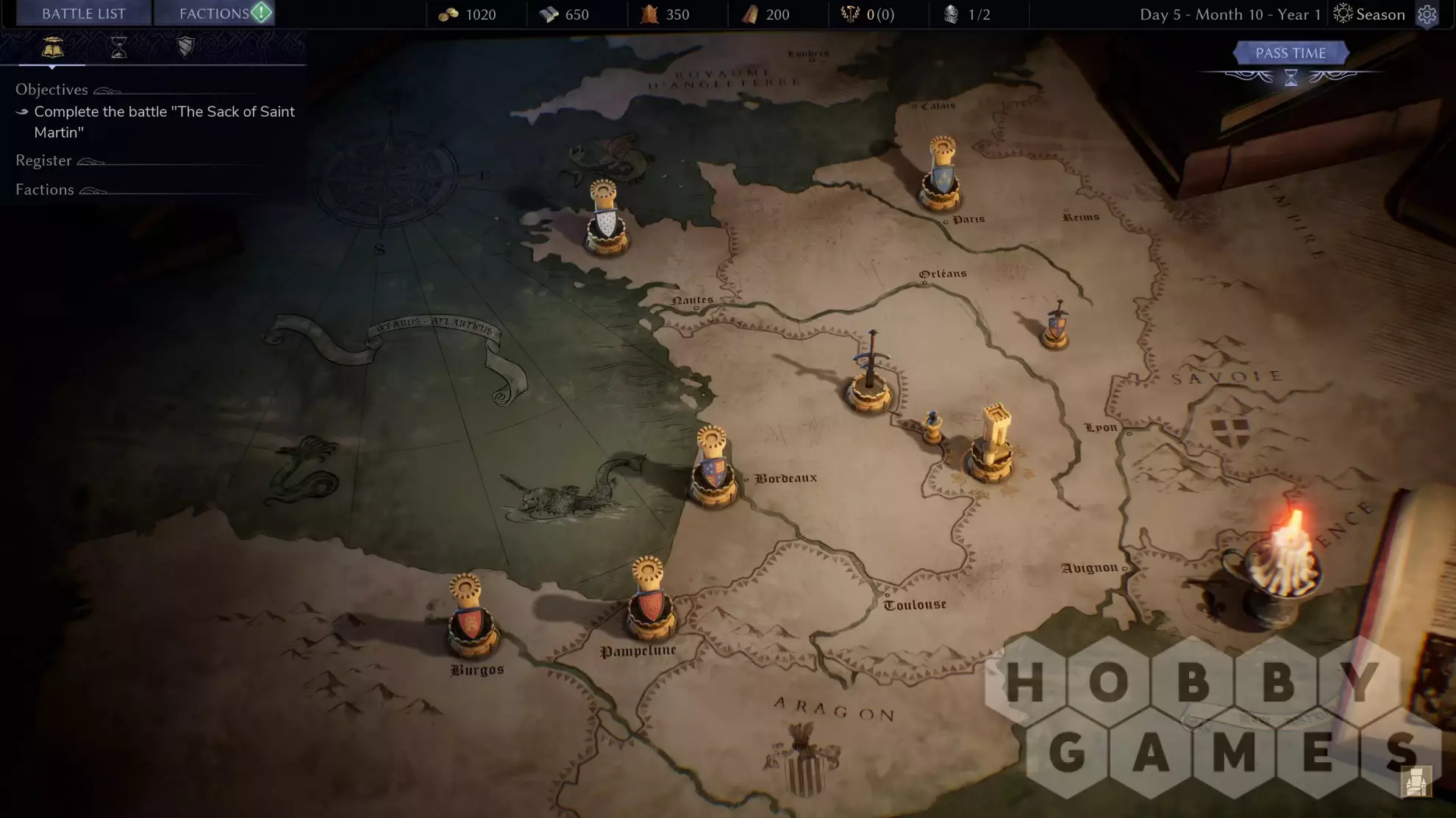Open the settings gear menu
Screen dimensions: 1456x818
click(1427, 15)
